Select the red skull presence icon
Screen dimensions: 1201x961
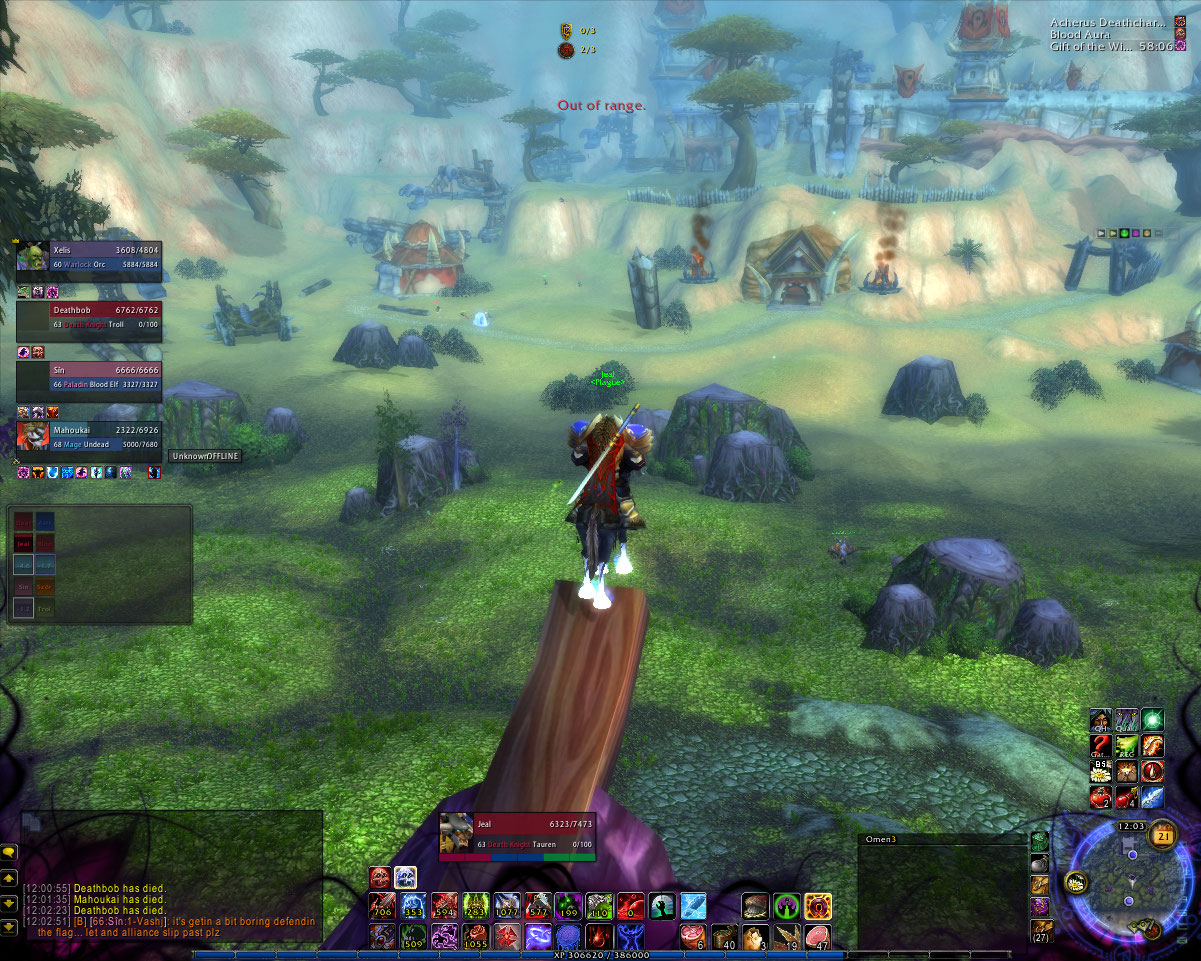381,877
